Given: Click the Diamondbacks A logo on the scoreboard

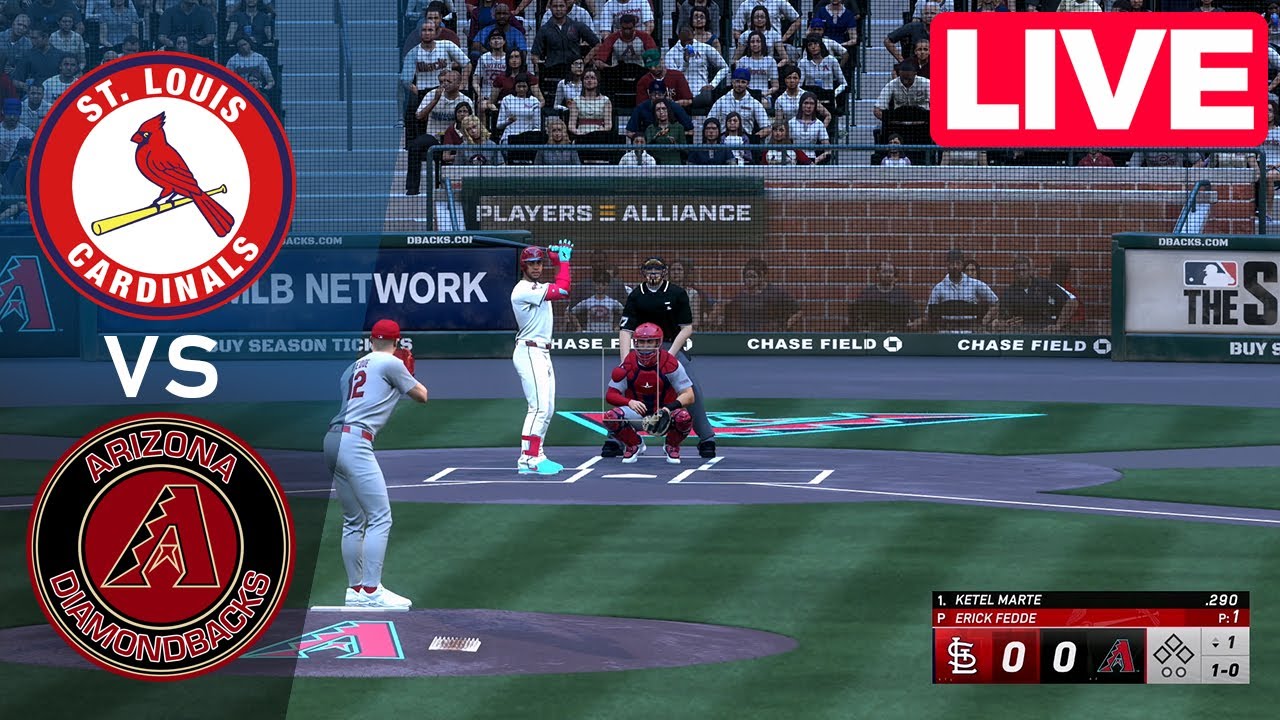Looking at the screenshot, I should [1117, 654].
